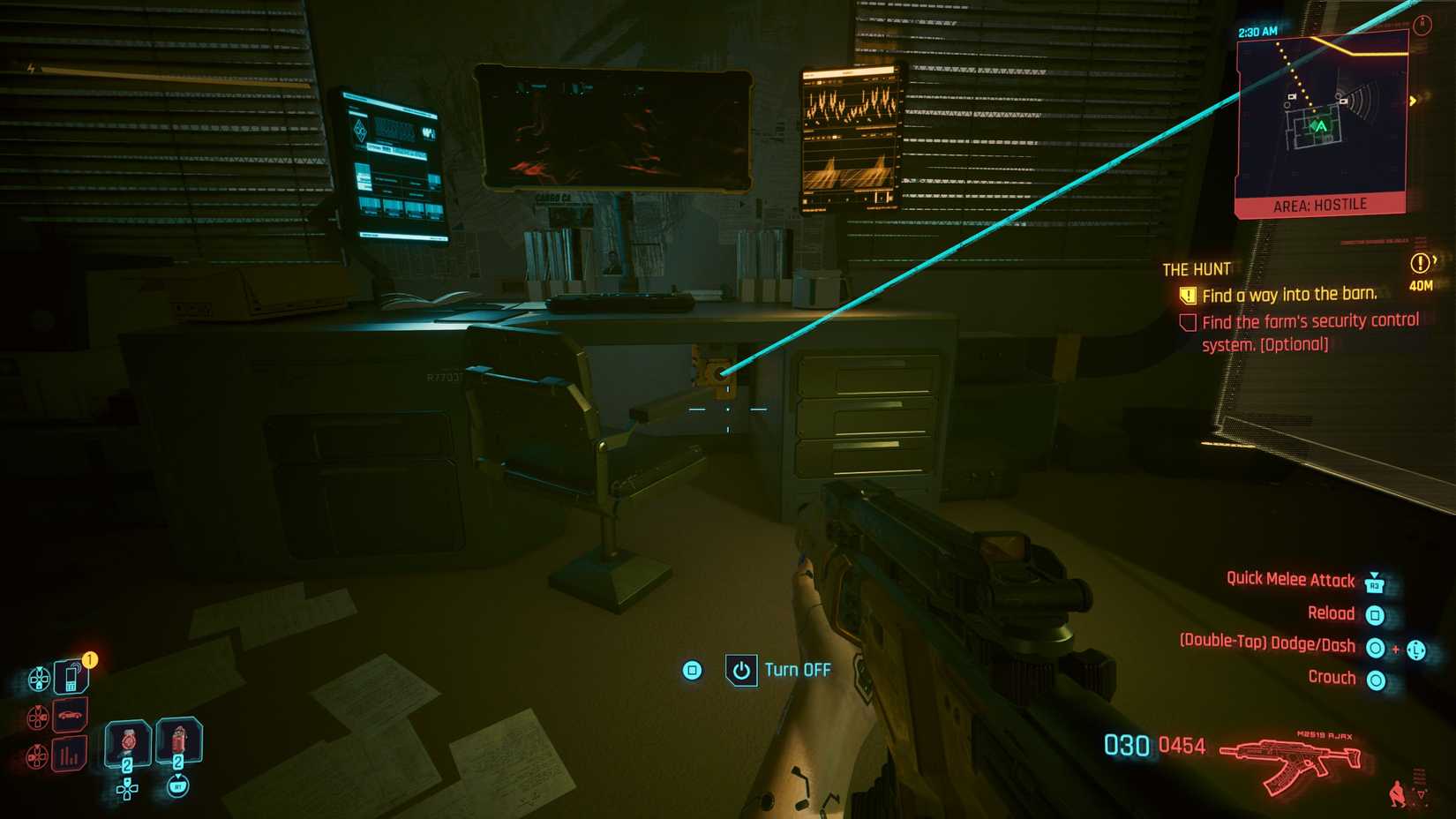Open the d-pad down expander under grenade slot
Viewport: 1456px width, 819px height.
(126, 791)
